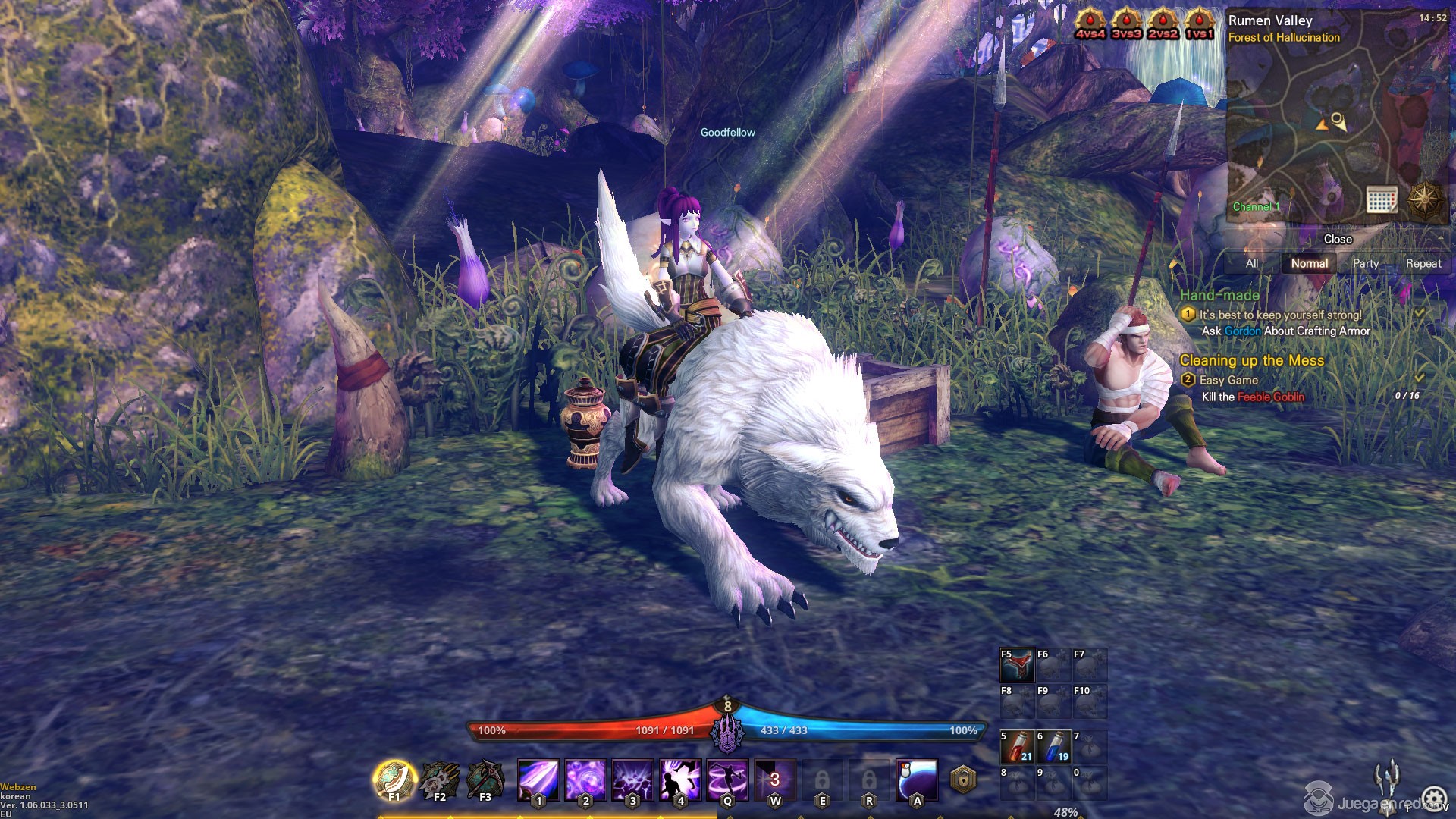
Task: Close the quest tracker panel
Action: pos(1338,240)
